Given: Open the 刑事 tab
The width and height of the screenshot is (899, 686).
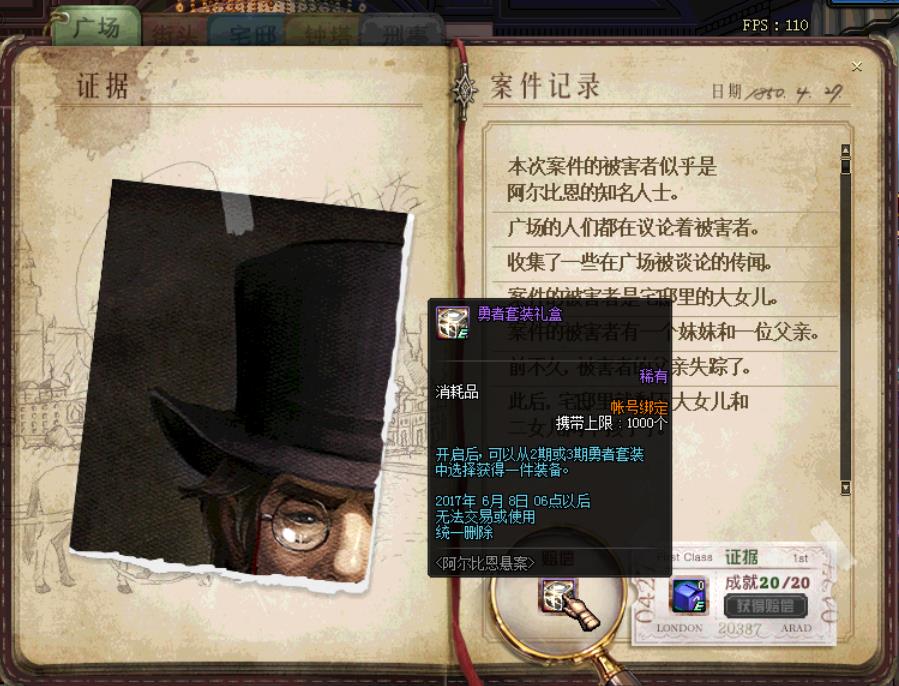Looking at the screenshot, I should coord(401,32).
